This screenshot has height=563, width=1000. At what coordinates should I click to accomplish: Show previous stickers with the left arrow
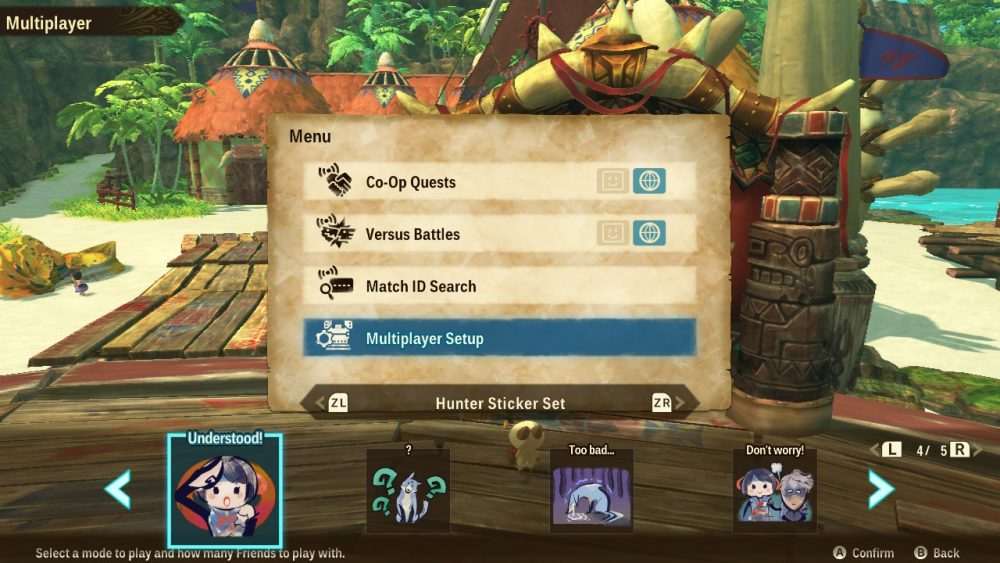[118, 489]
